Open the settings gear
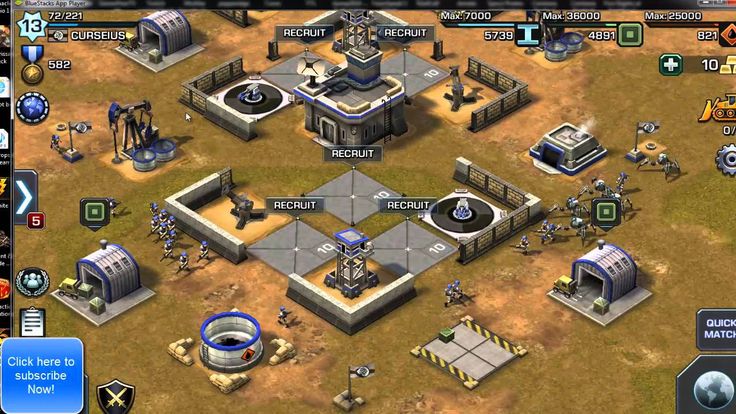The image size is (736, 414). tap(727, 158)
